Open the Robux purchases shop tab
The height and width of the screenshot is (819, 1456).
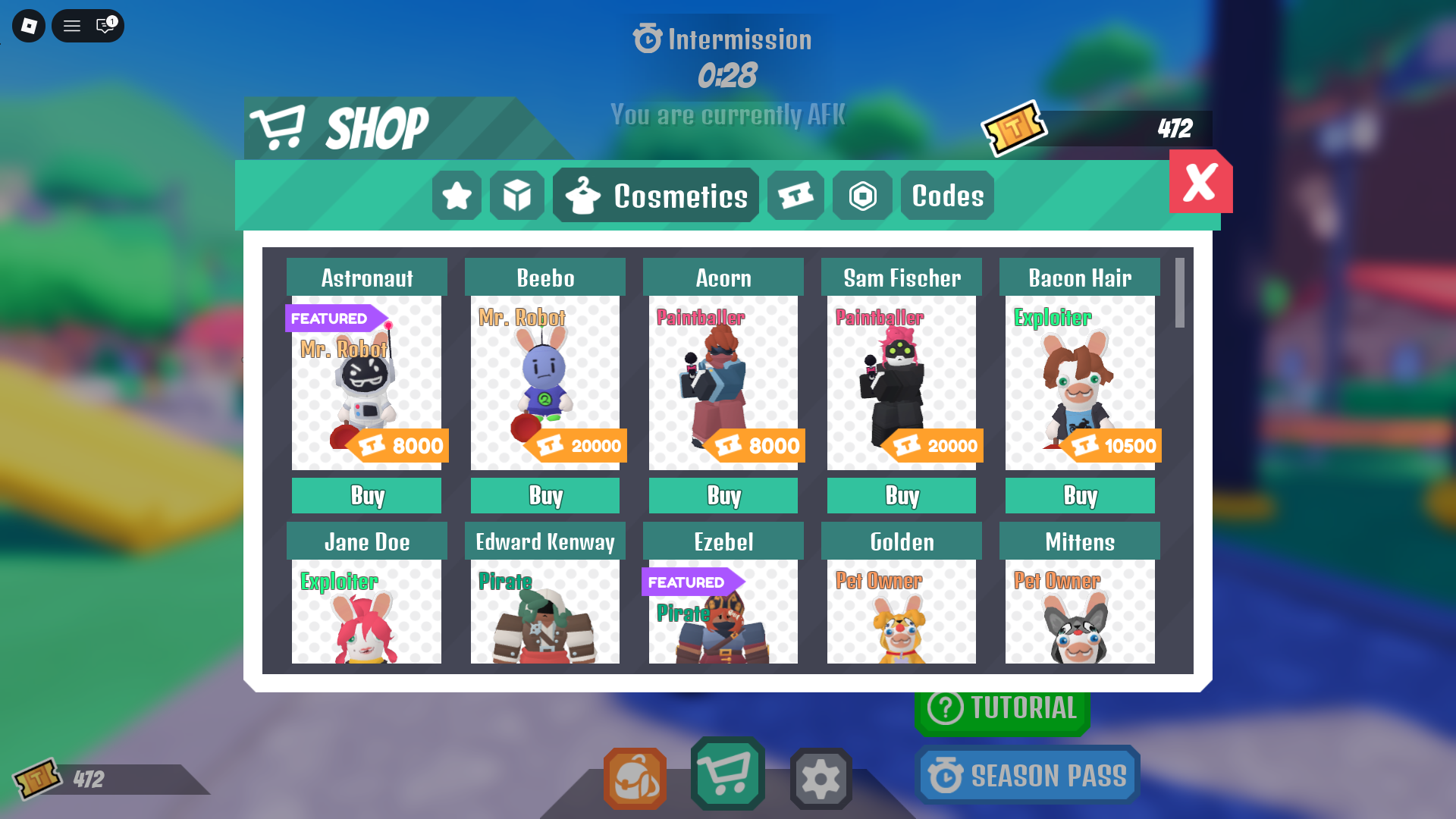(863, 195)
